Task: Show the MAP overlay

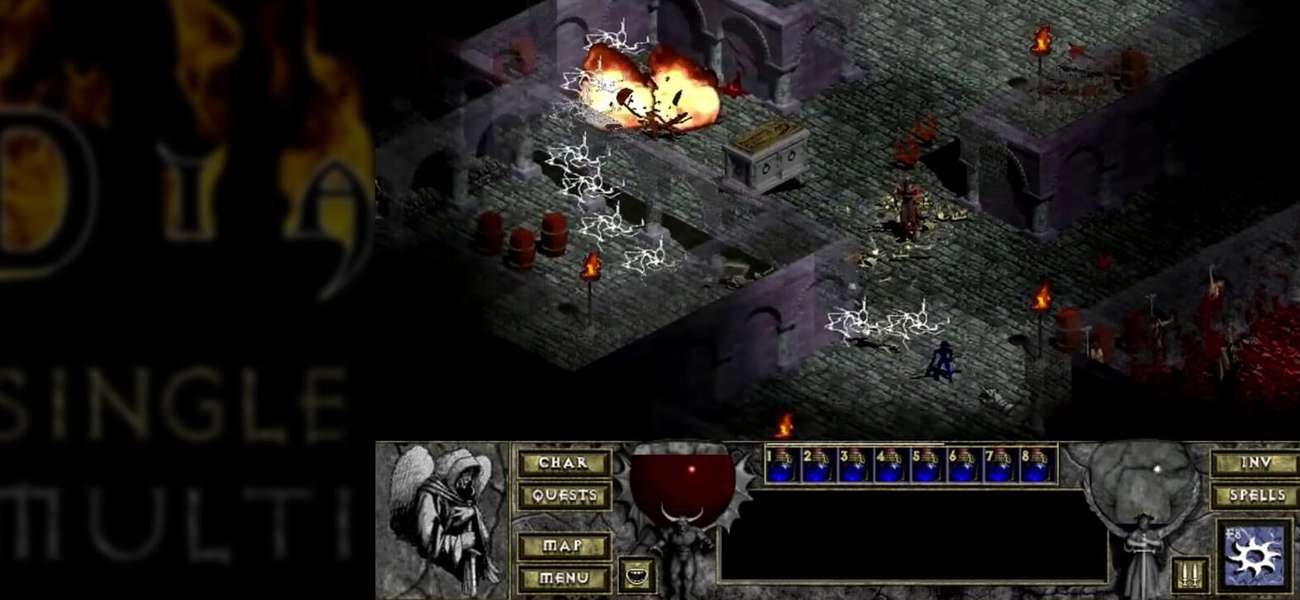Action: (x=563, y=546)
